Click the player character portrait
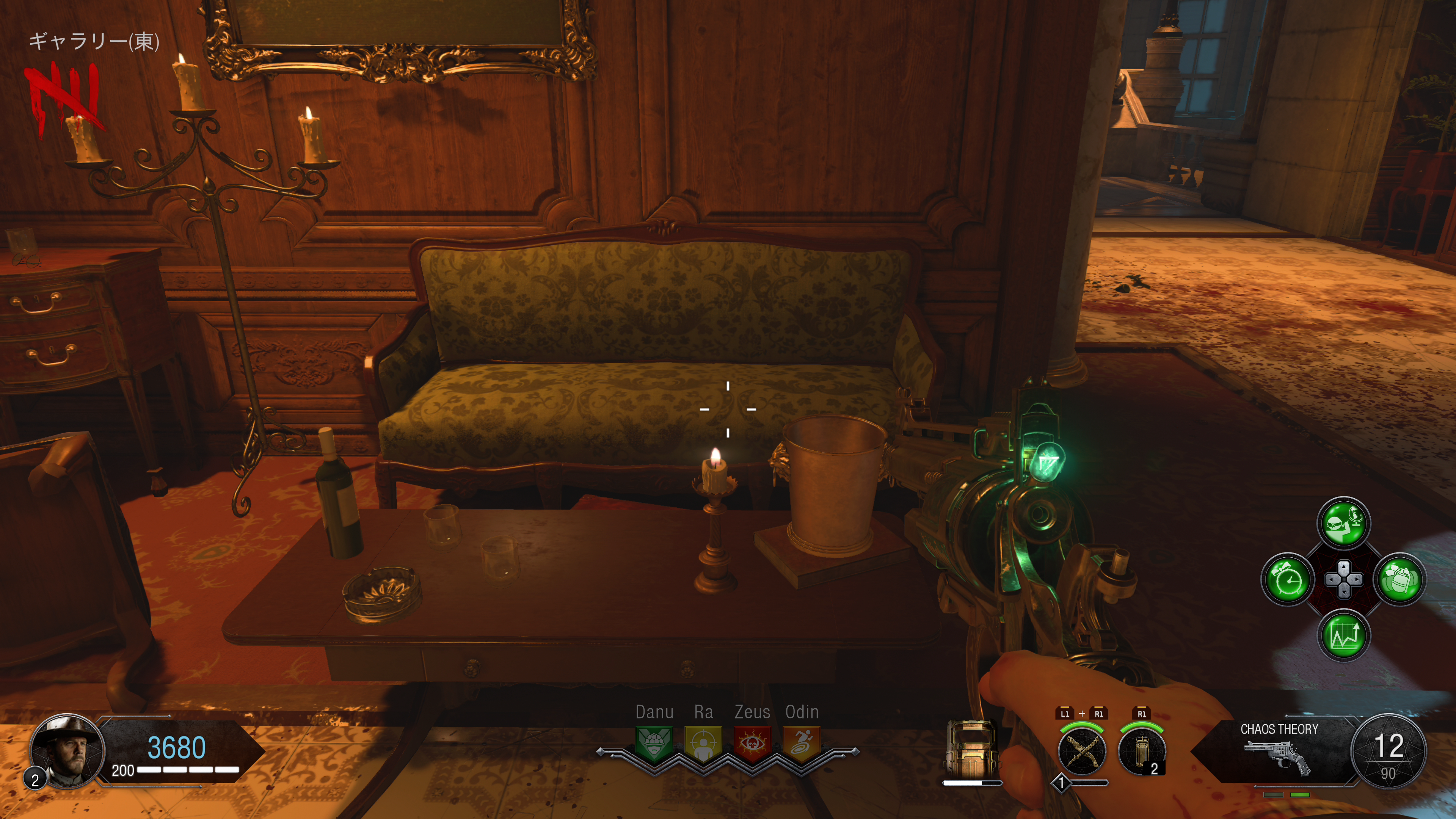 [x=67, y=750]
